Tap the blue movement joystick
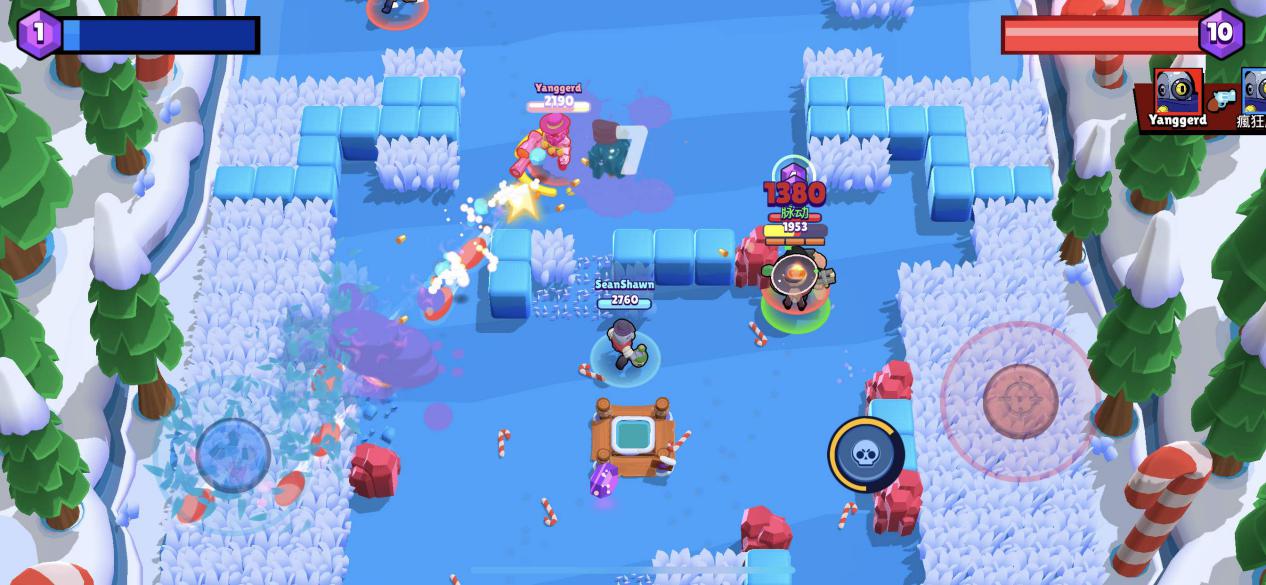This screenshot has height=585, width=1266. tap(233, 455)
